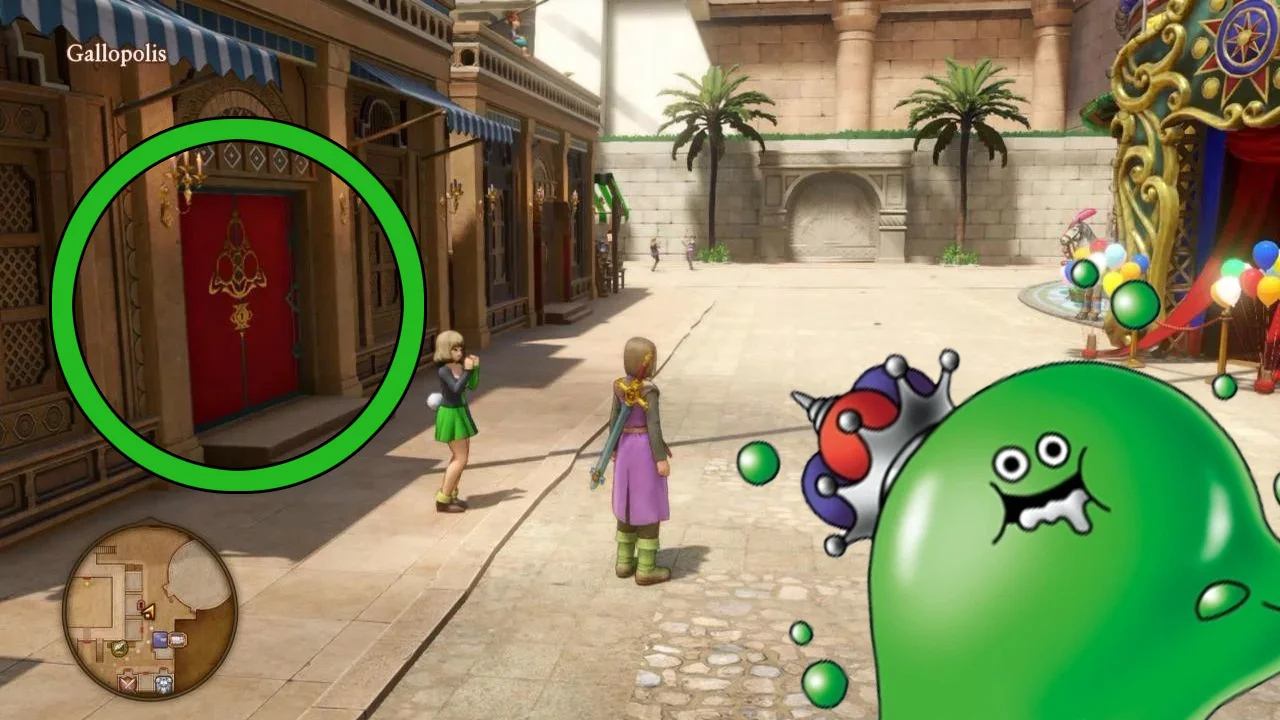Click the blue item shop icon near minimap center
Screen dimensions: 1280x720
pos(159,638)
